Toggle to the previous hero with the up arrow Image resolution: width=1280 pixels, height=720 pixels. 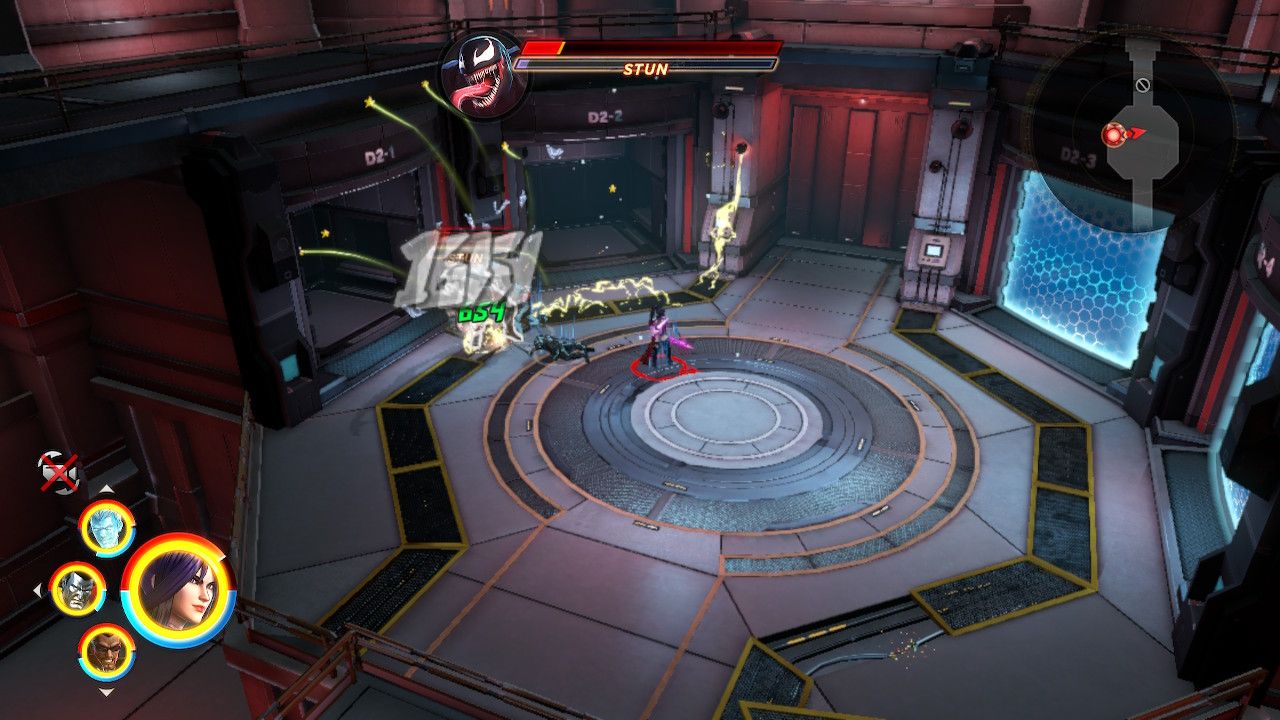pyautogui.click(x=107, y=489)
